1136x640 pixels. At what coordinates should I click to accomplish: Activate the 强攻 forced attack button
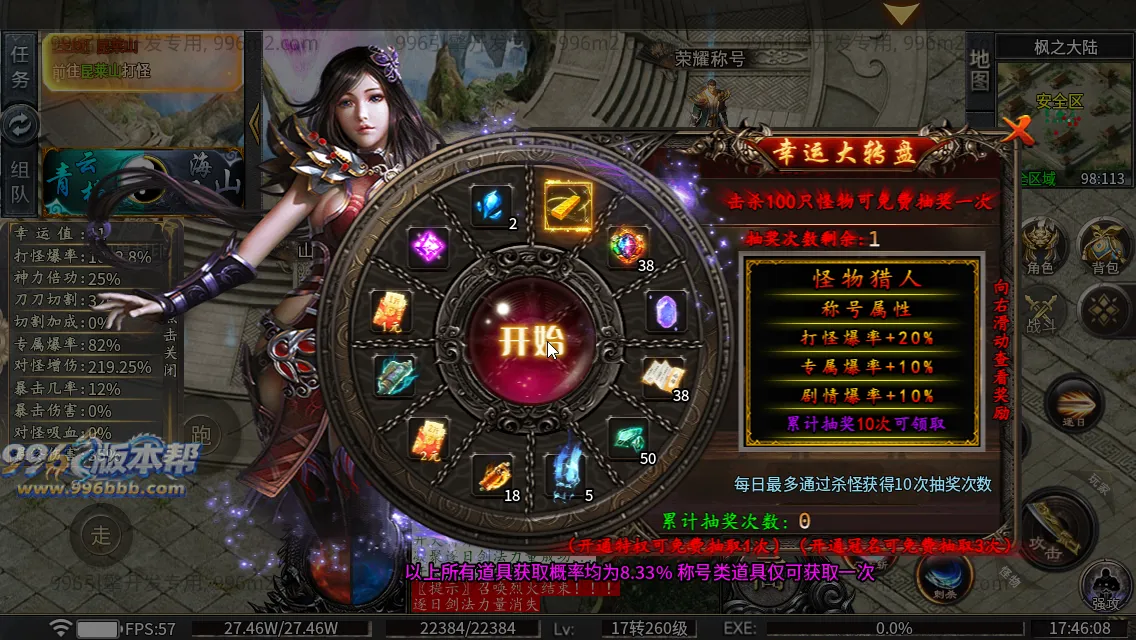[1106, 585]
